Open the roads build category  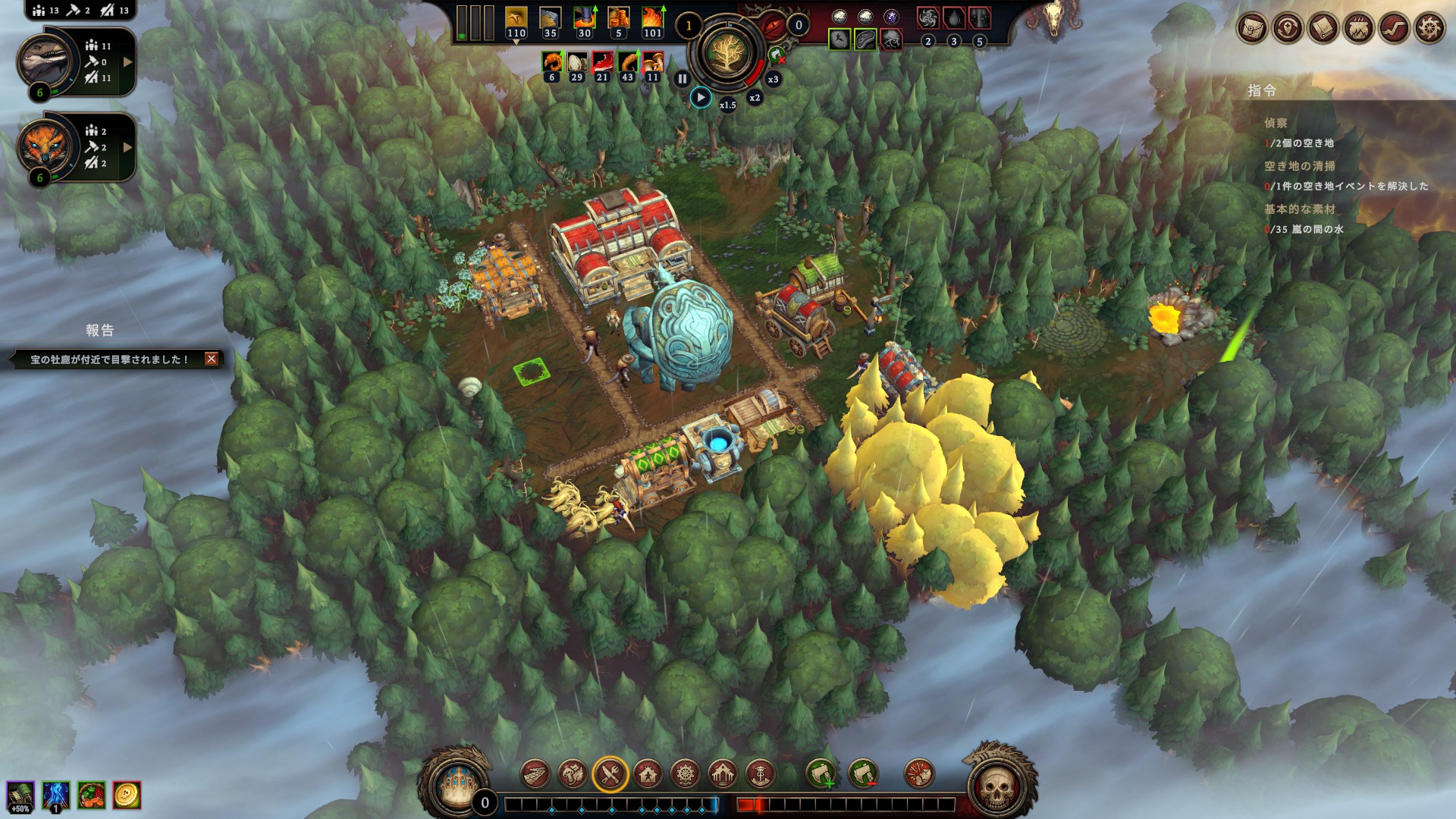tap(535, 774)
